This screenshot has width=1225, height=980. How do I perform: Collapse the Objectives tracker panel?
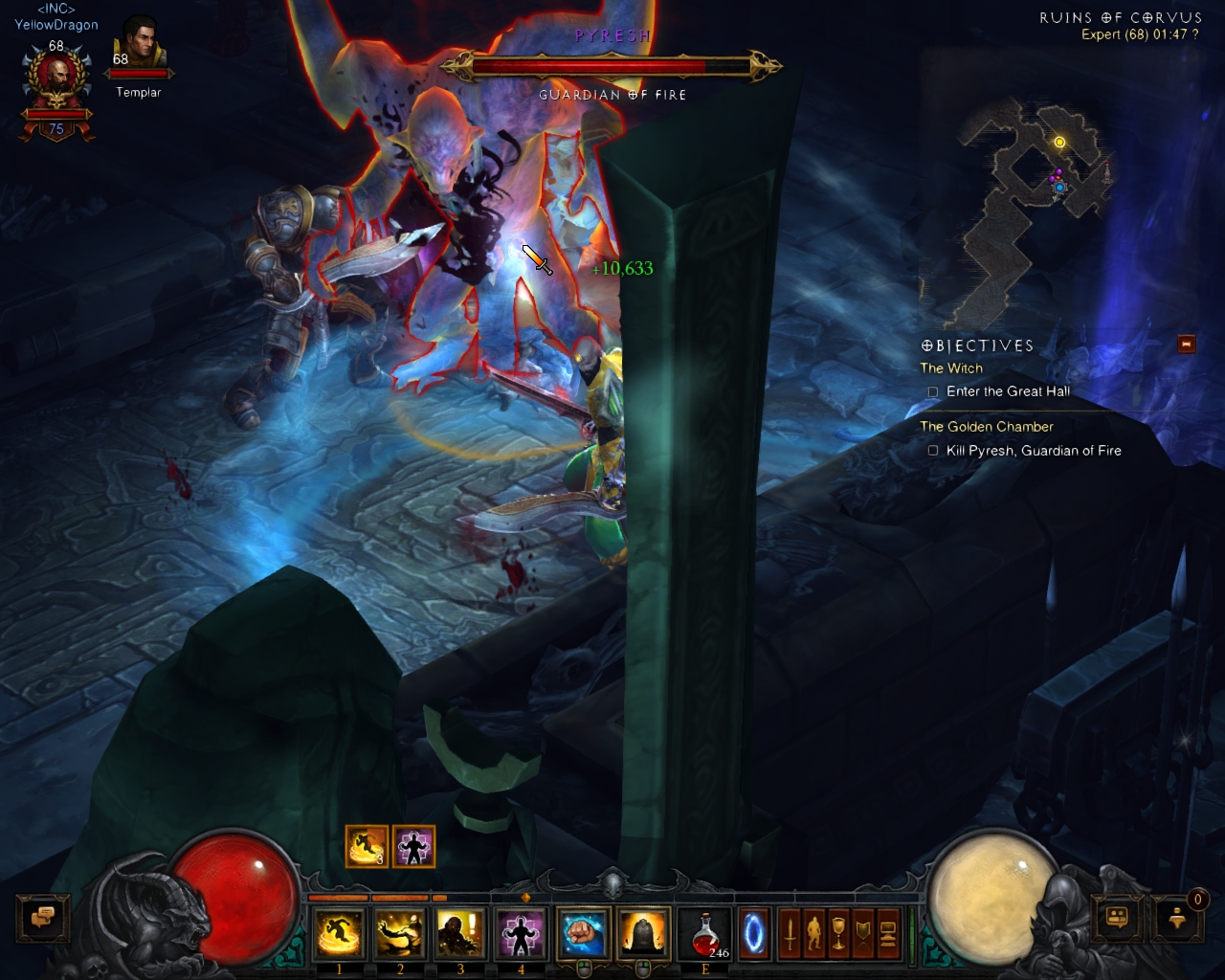(x=1187, y=344)
